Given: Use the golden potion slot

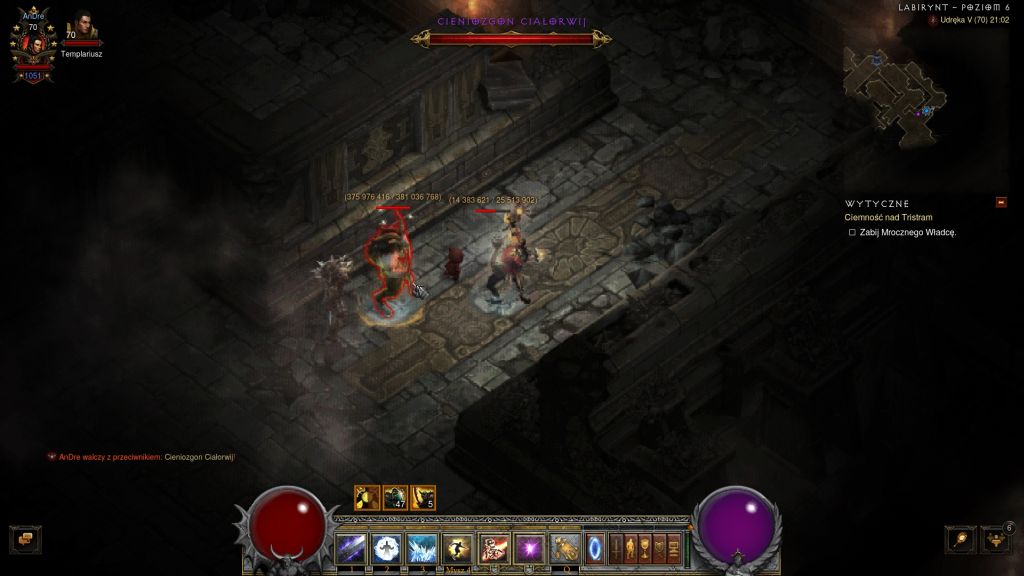Looking at the screenshot, I should point(563,547).
